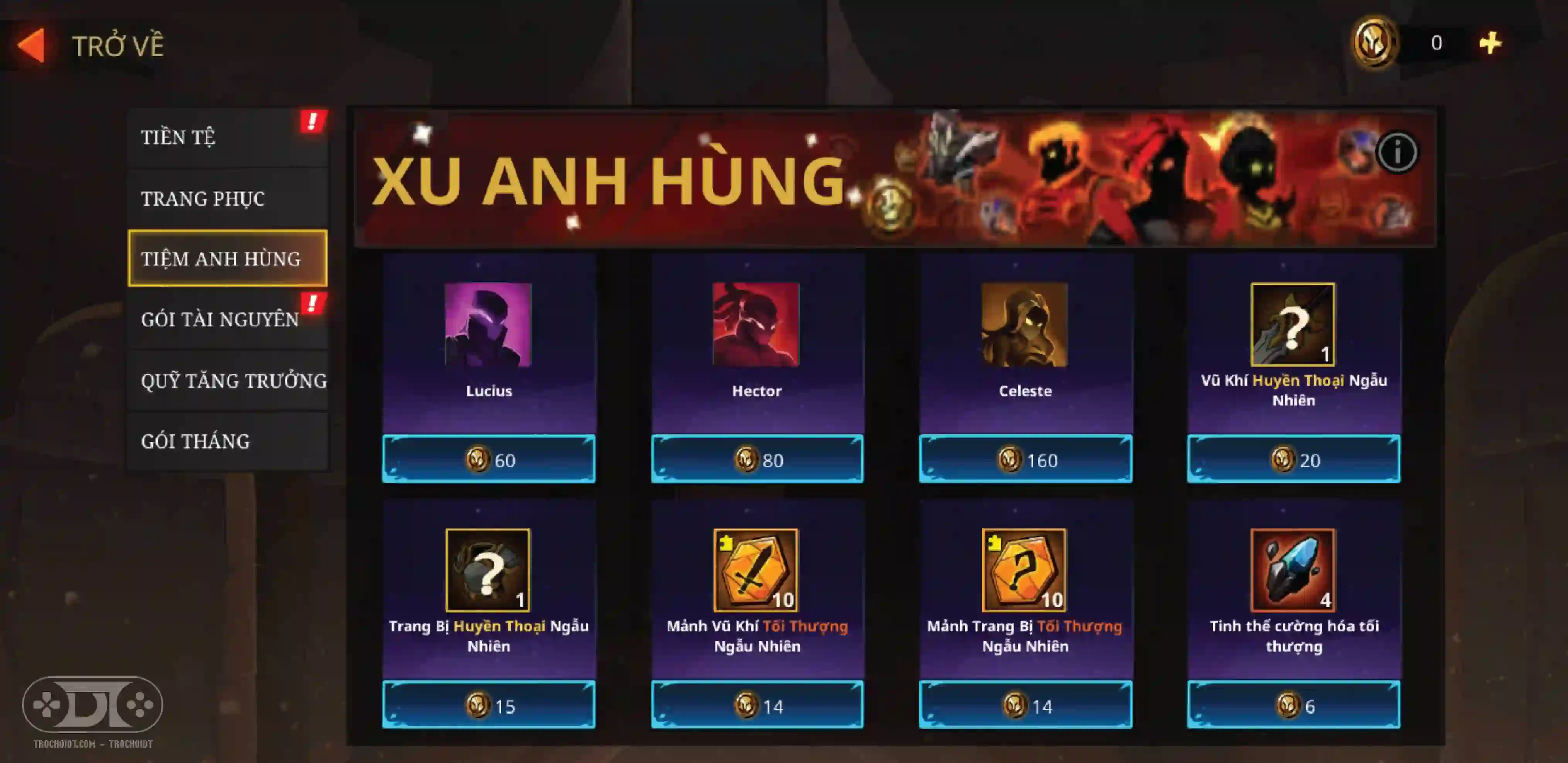The image size is (1568, 763).
Task: Purchase Hector for 80 coins
Action: (757, 460)
